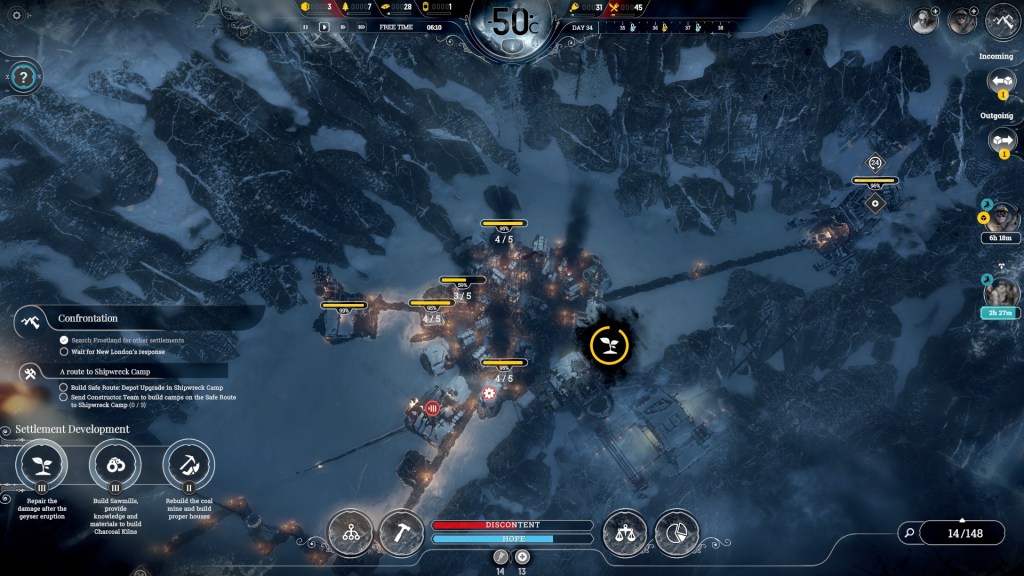
Task: Open the laws scales button
Action: [625, 532]
